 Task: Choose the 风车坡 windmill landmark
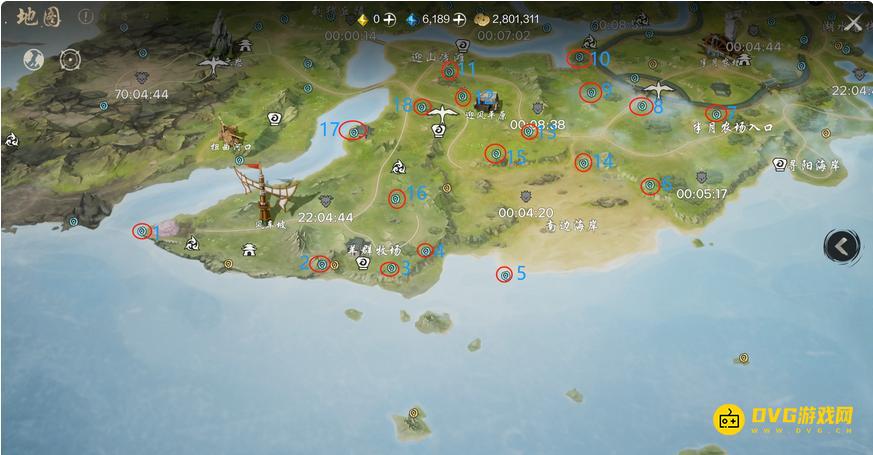263,195
